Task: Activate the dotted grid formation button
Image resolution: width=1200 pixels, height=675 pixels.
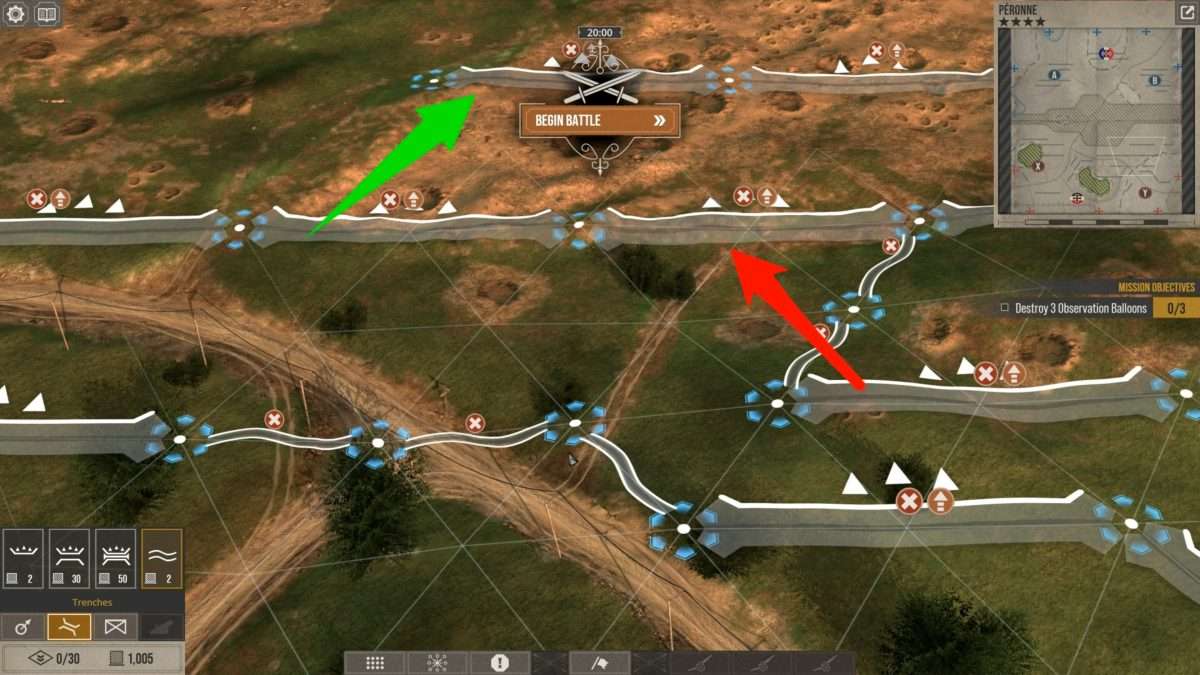Action: point(375,663)
